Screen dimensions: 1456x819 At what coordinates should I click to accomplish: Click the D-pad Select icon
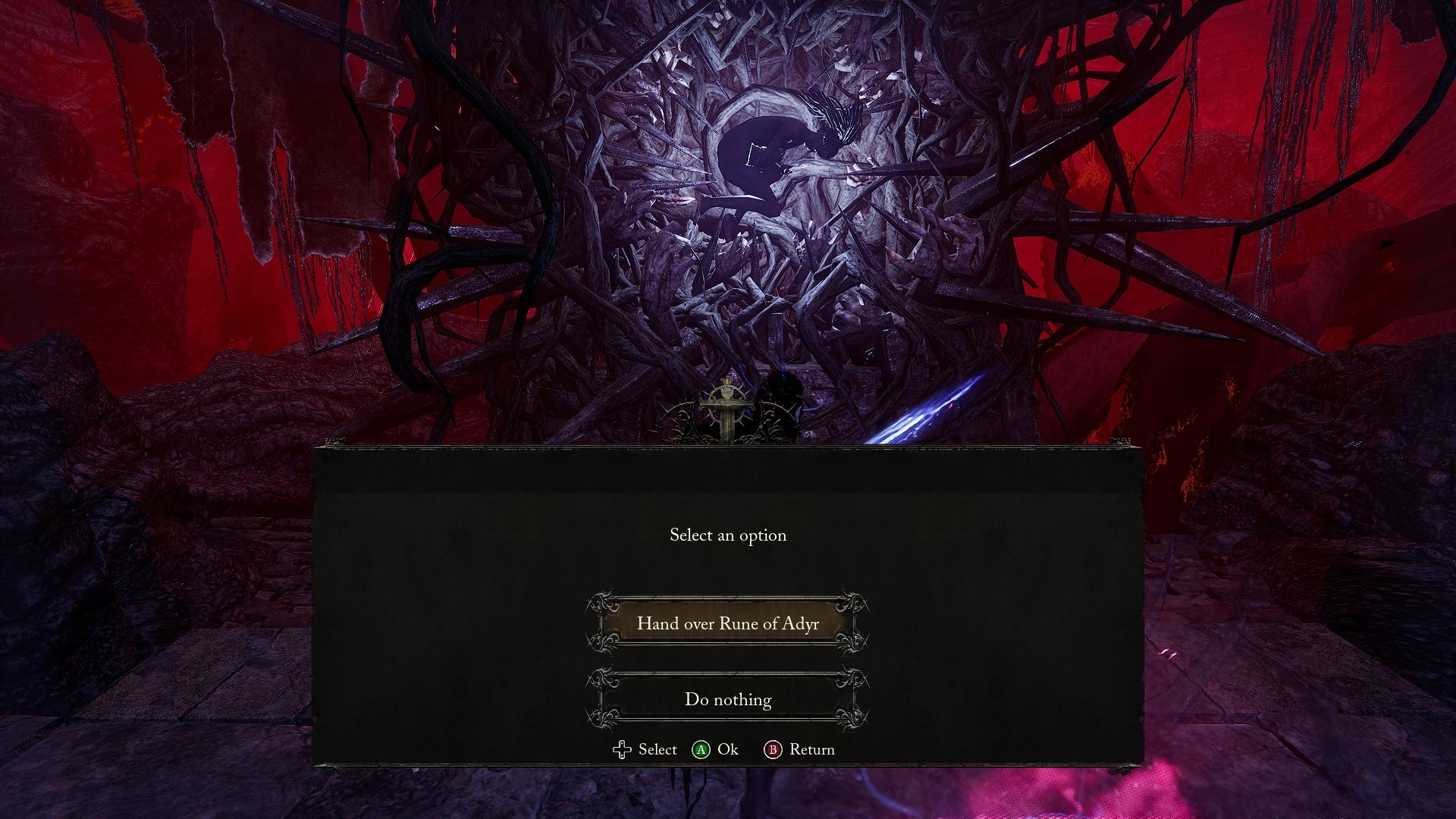click(622, 749)
